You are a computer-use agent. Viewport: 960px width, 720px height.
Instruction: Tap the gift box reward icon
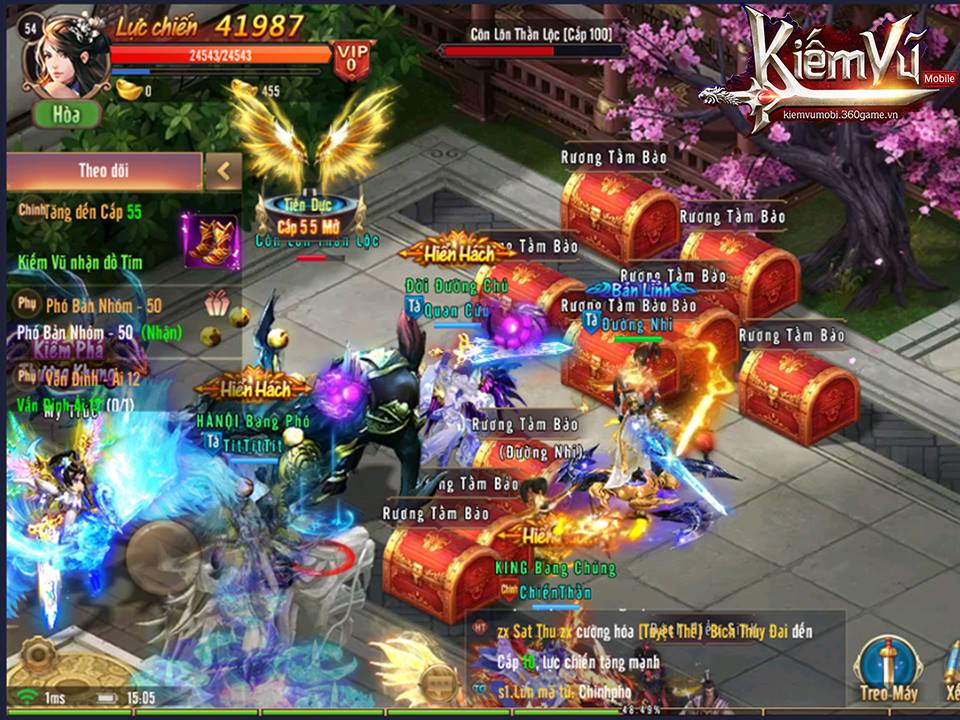217,301
